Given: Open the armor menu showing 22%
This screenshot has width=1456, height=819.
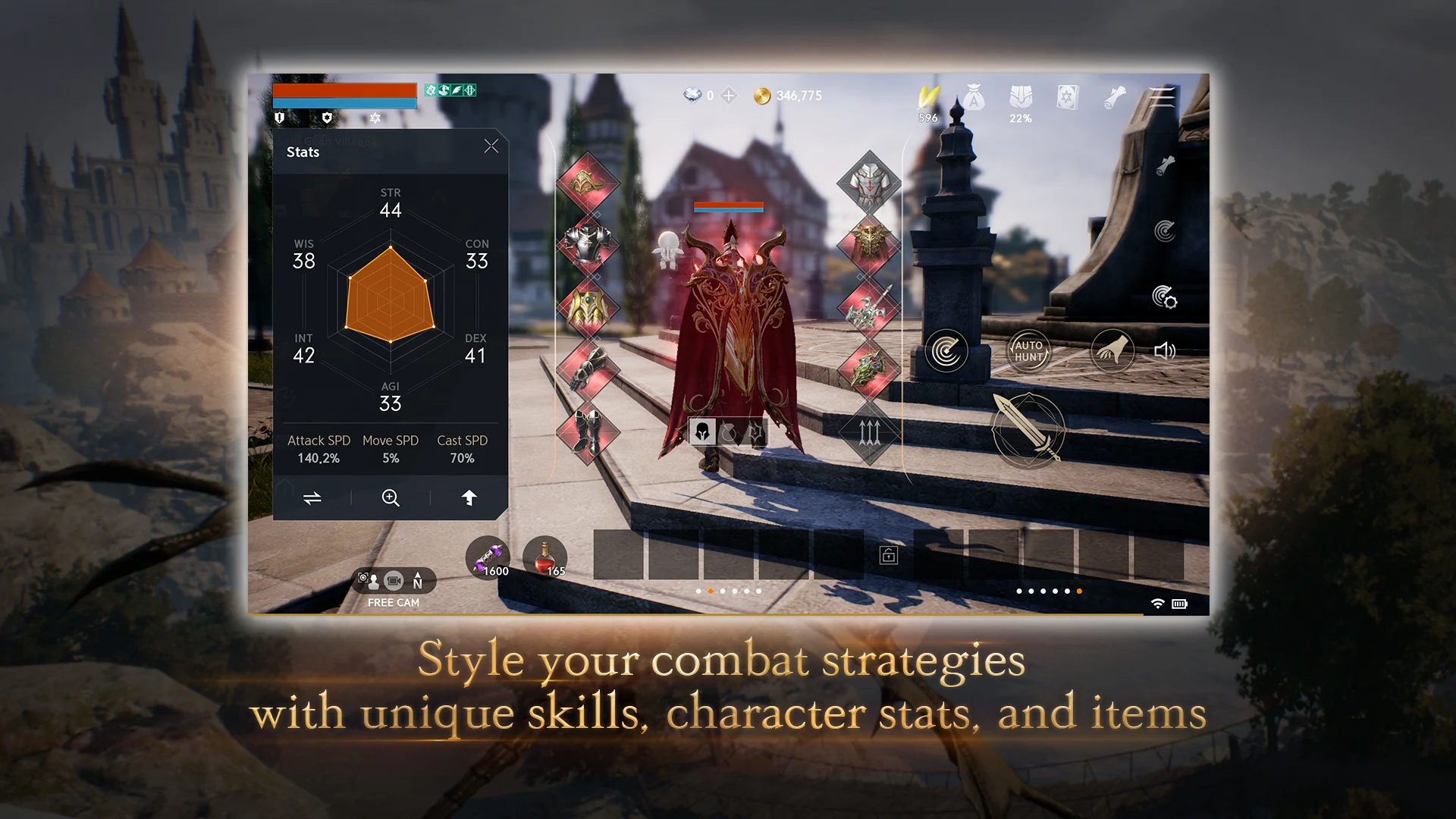Looking at the screenshot, I should 1020,96.
